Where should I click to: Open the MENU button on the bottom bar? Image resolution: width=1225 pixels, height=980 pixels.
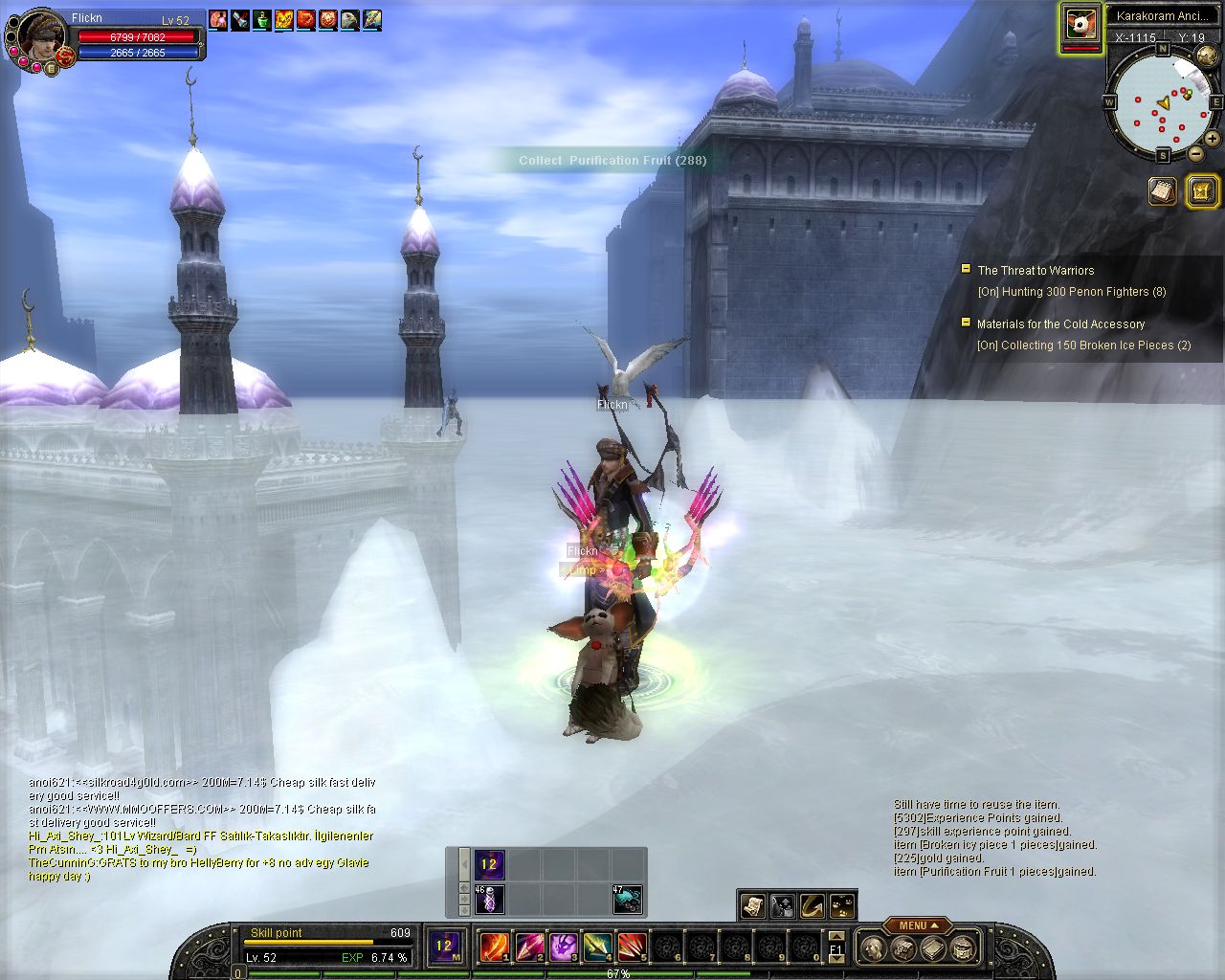tap(917, 925)
